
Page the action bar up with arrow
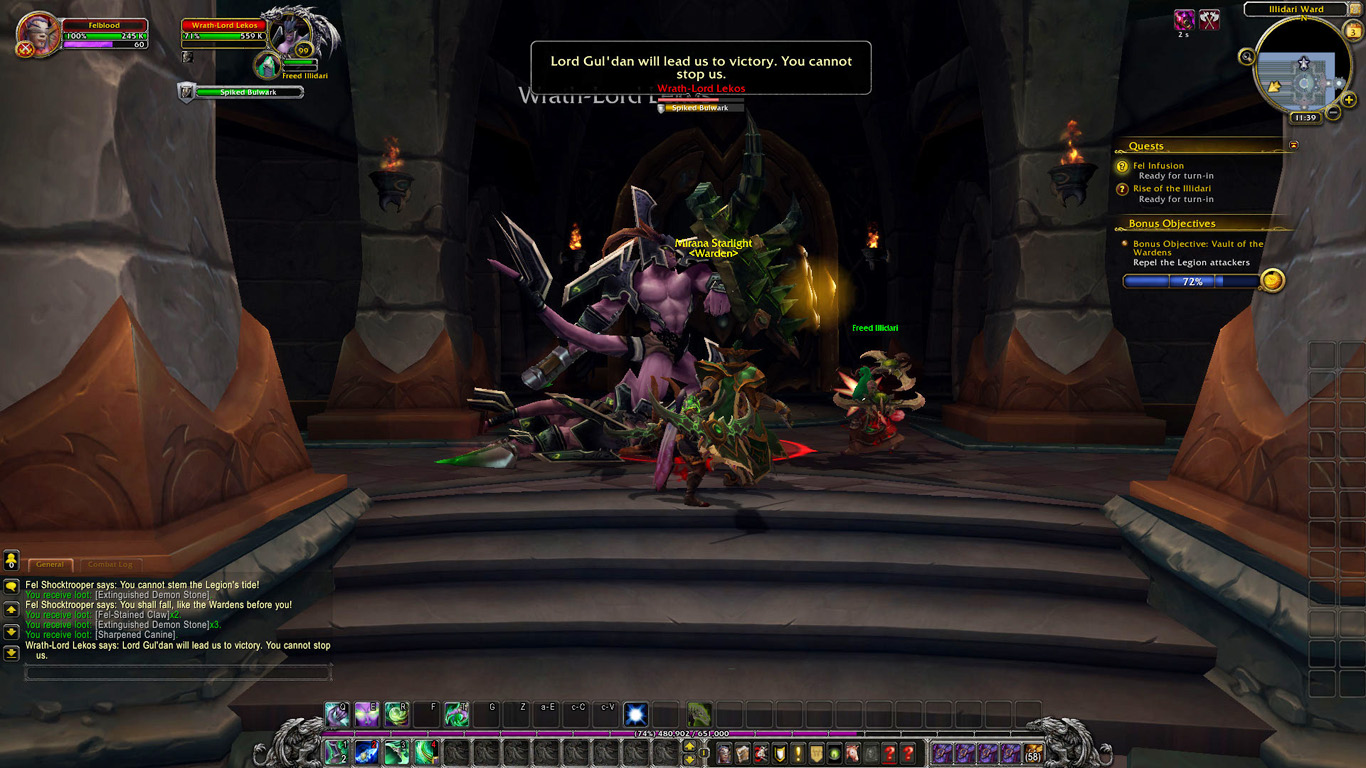pyautogui.click(x=689, y=745)
